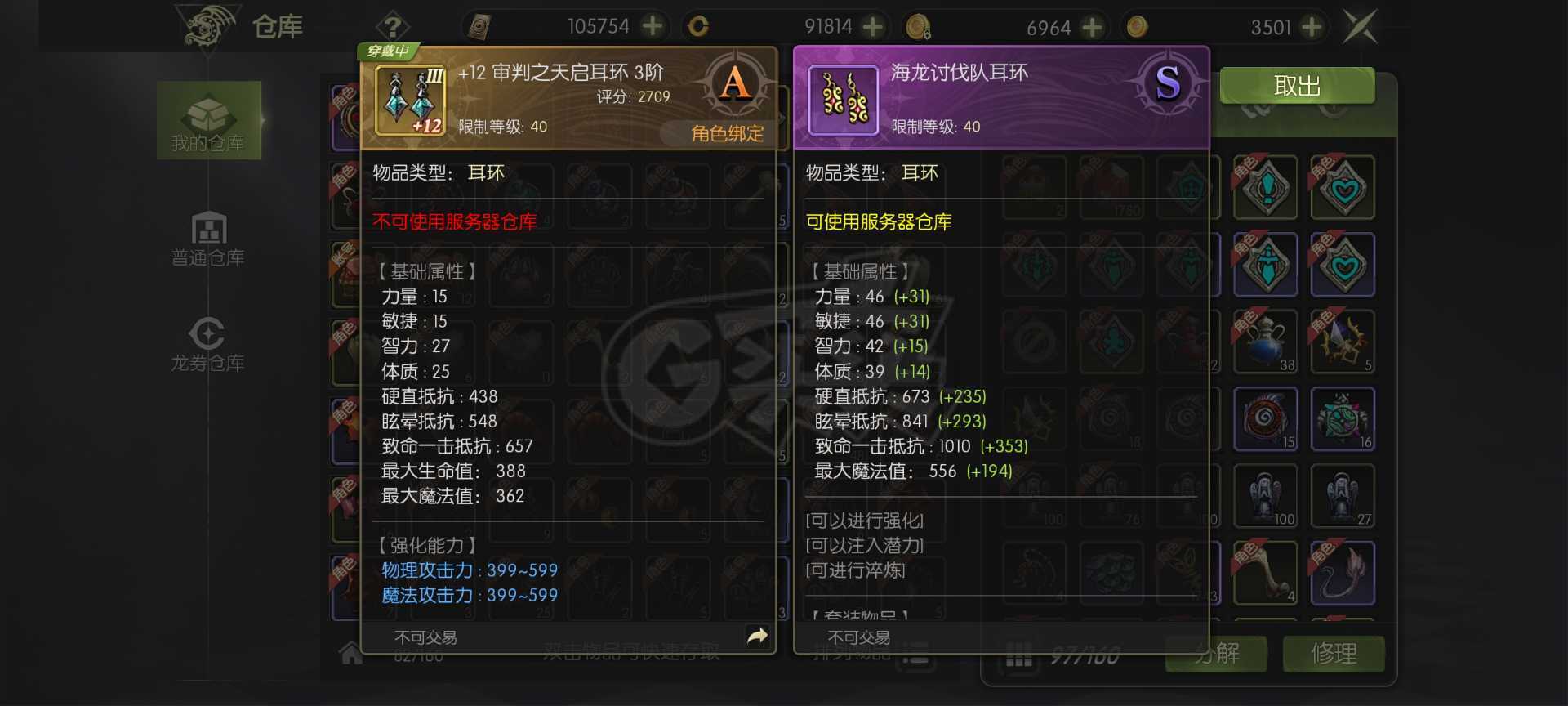Select the statue item stacked 100

point(1265,496)
